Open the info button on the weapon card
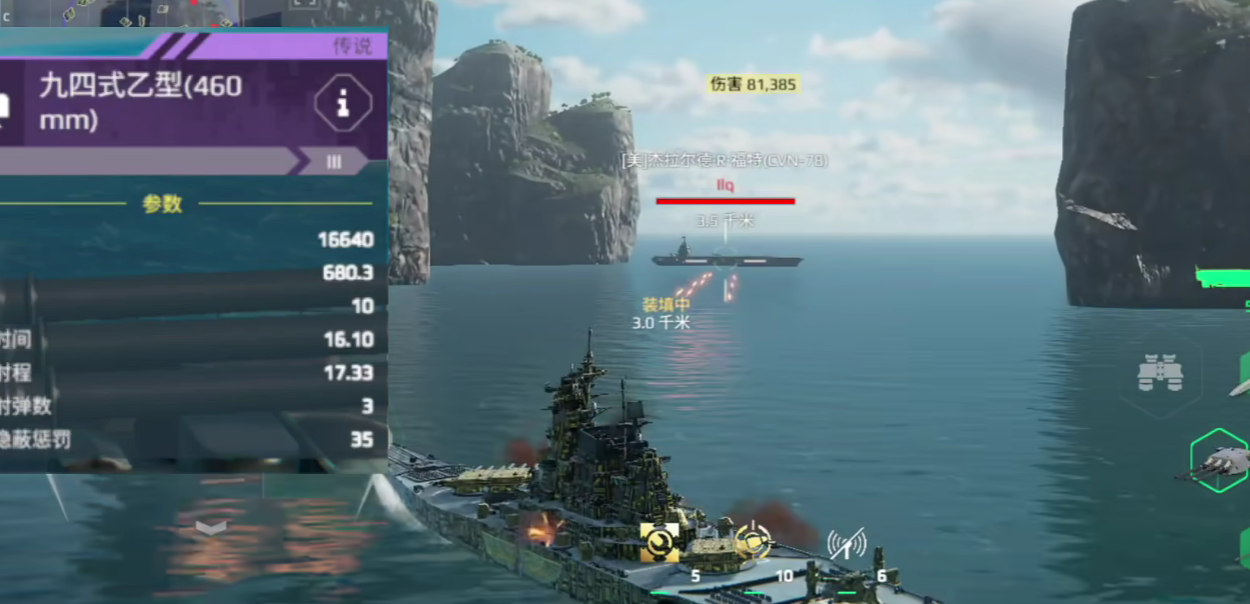 coord(343,101)
